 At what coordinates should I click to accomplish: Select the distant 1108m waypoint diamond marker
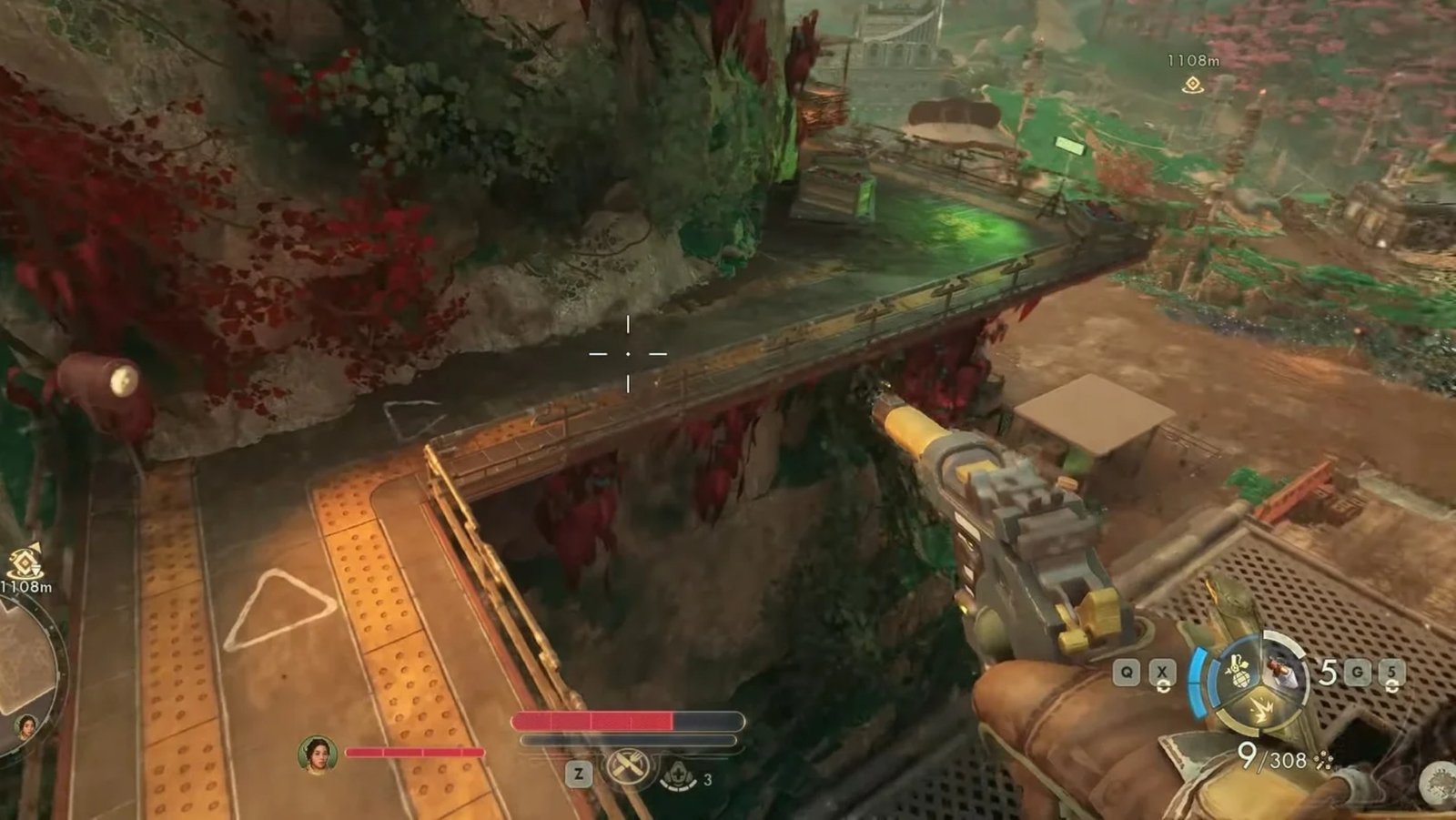click(x=1192, y=85)
